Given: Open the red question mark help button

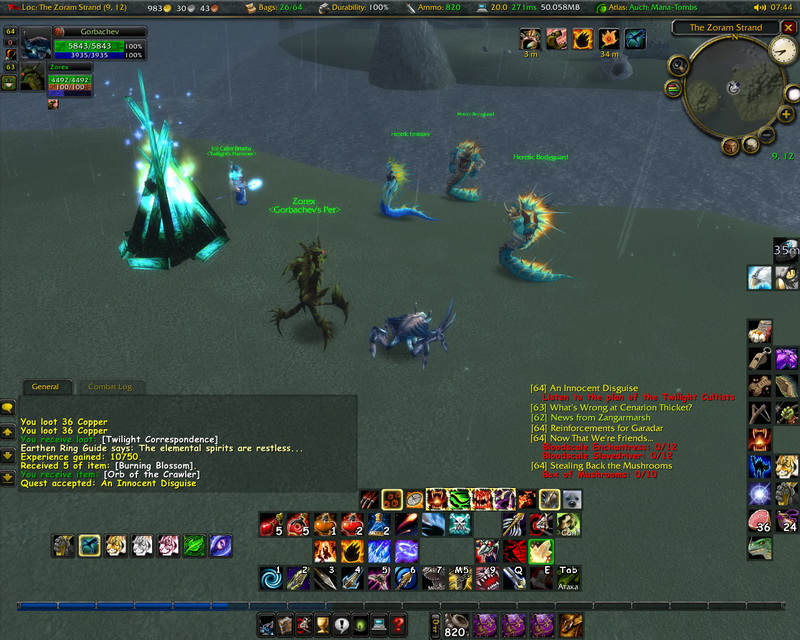Looking at the screenshot, I should tap(397, 626).
